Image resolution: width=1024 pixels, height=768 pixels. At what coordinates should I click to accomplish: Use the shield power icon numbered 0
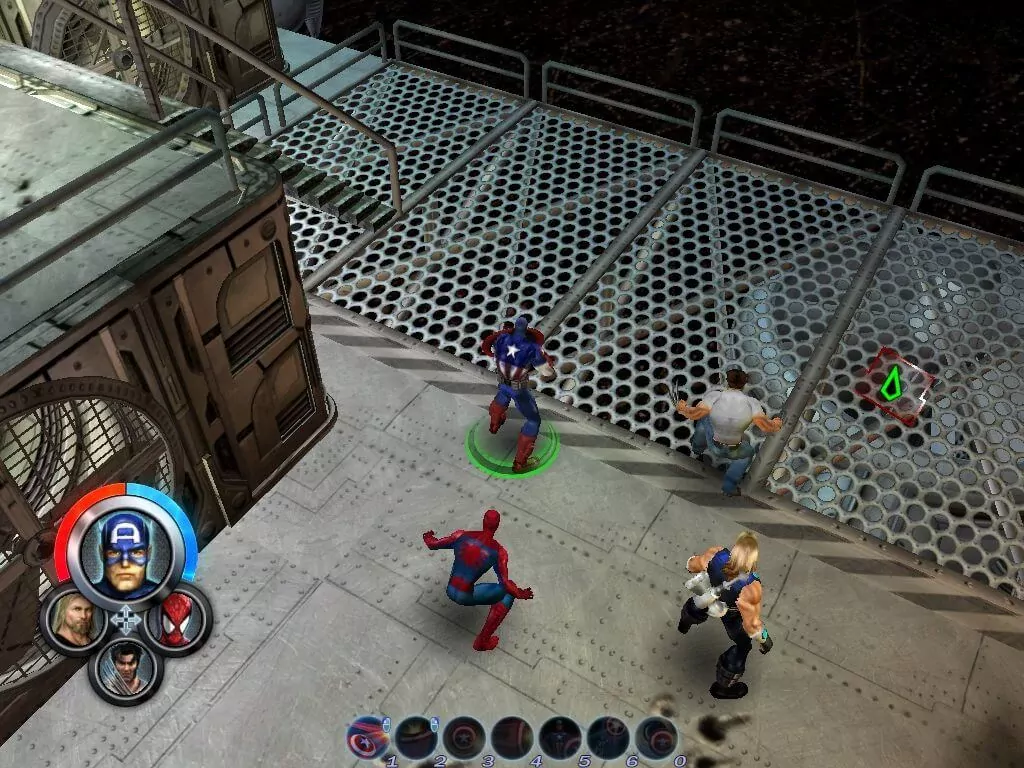click(x=656, y=738)
